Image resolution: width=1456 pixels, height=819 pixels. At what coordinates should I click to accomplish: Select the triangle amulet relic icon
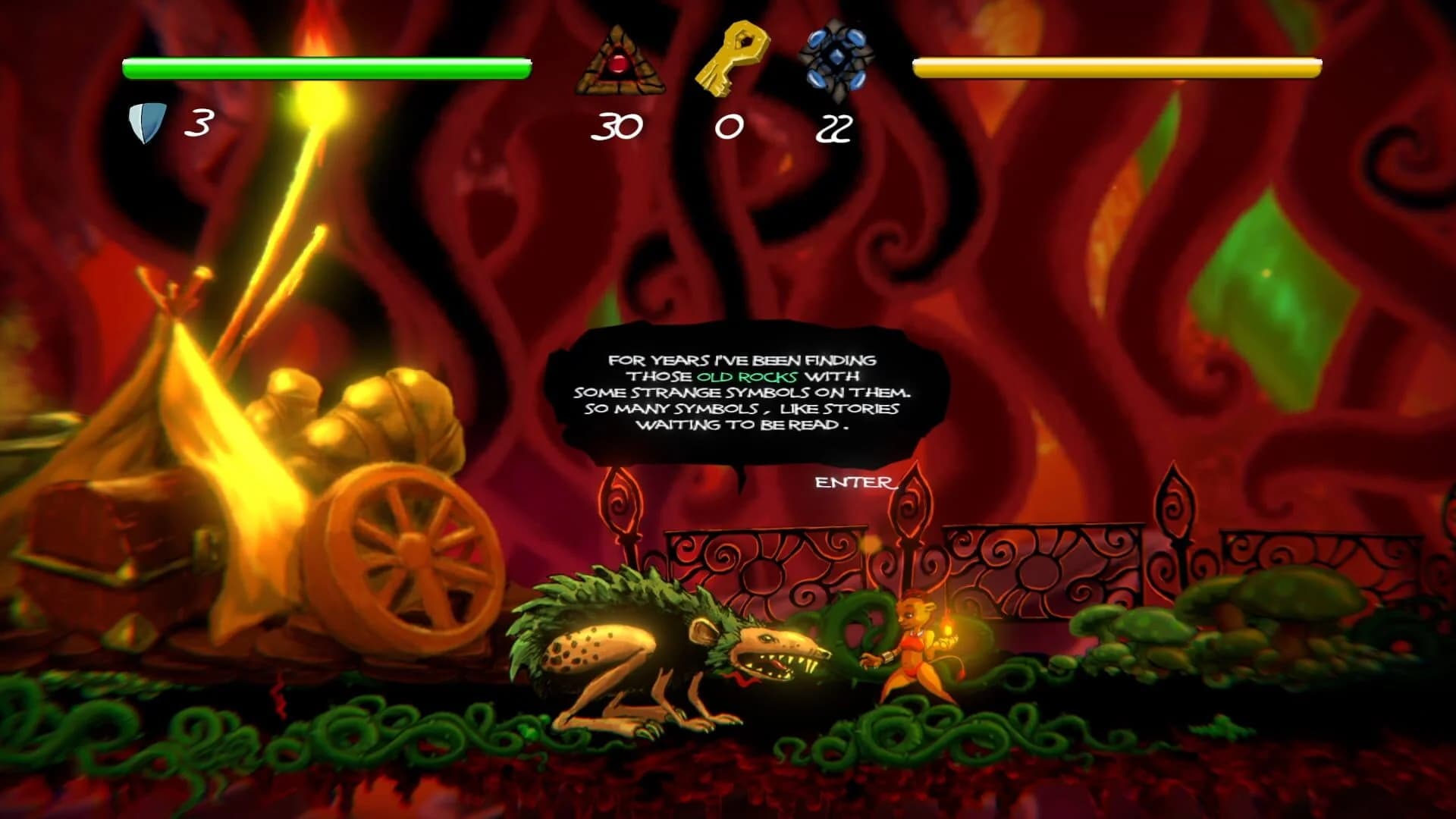coord(622,61)
